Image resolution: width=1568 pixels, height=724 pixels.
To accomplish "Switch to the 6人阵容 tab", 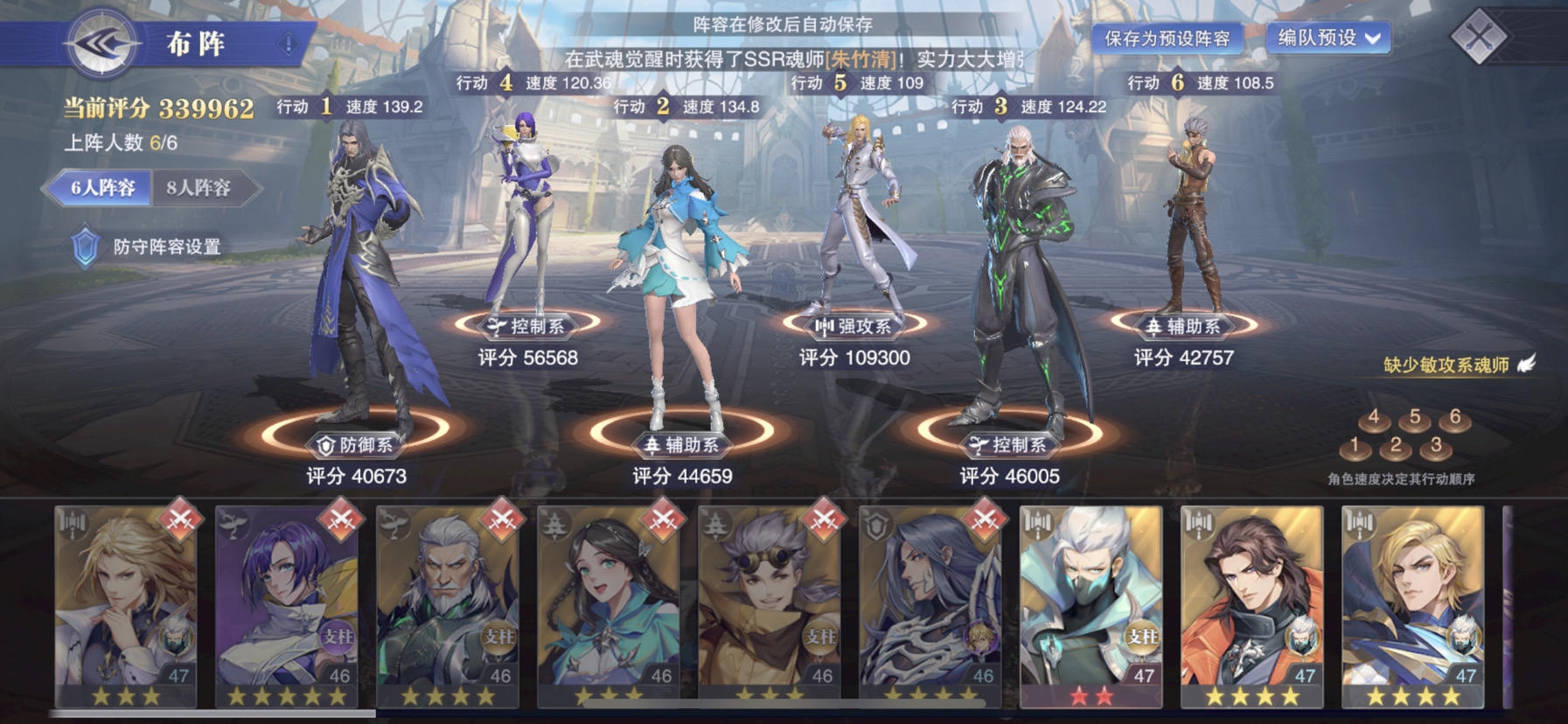I will click(x=102, y=188).
